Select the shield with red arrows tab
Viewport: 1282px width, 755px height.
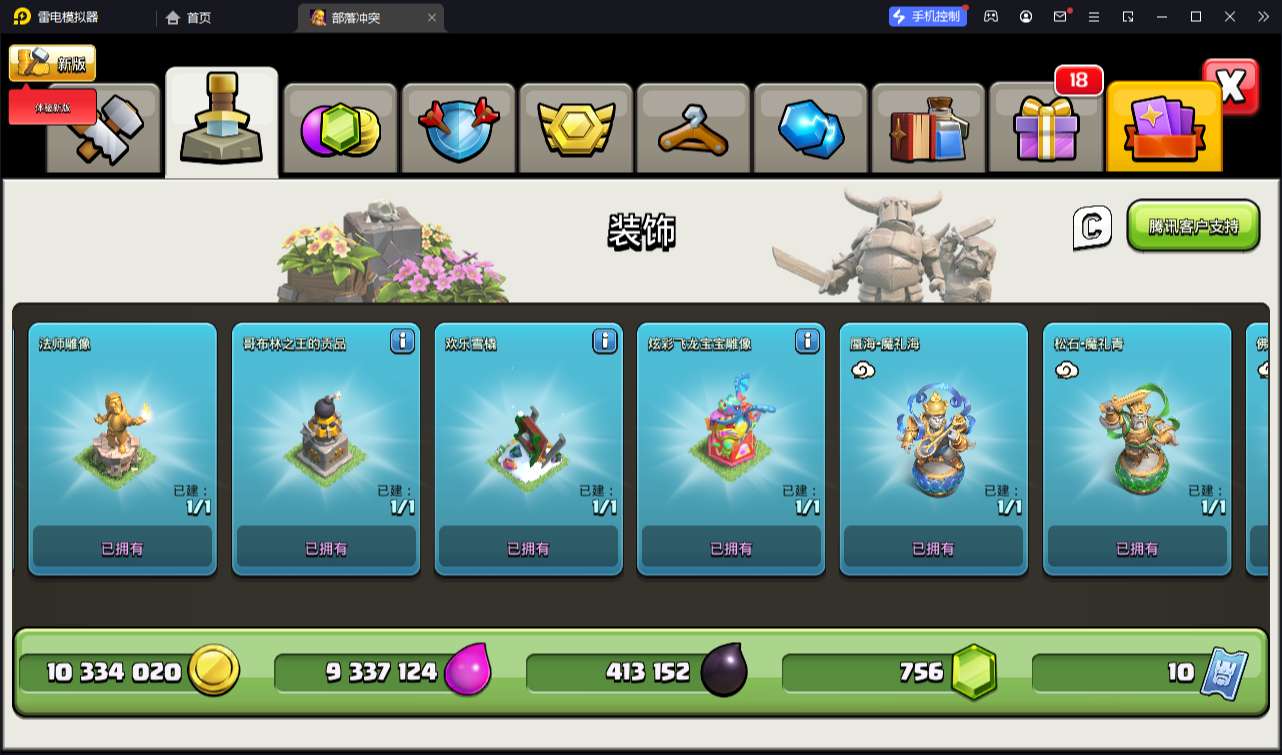457,130
